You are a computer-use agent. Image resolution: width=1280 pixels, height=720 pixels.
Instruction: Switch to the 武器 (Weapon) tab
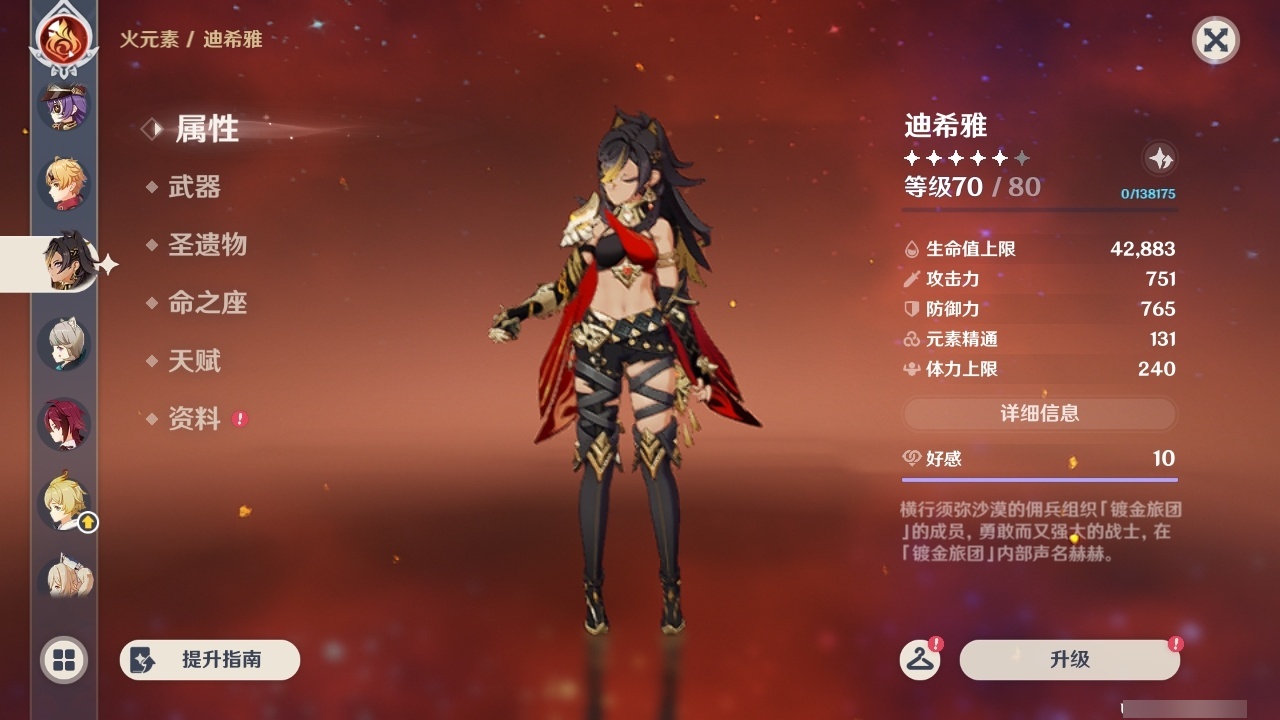[196, 187]
